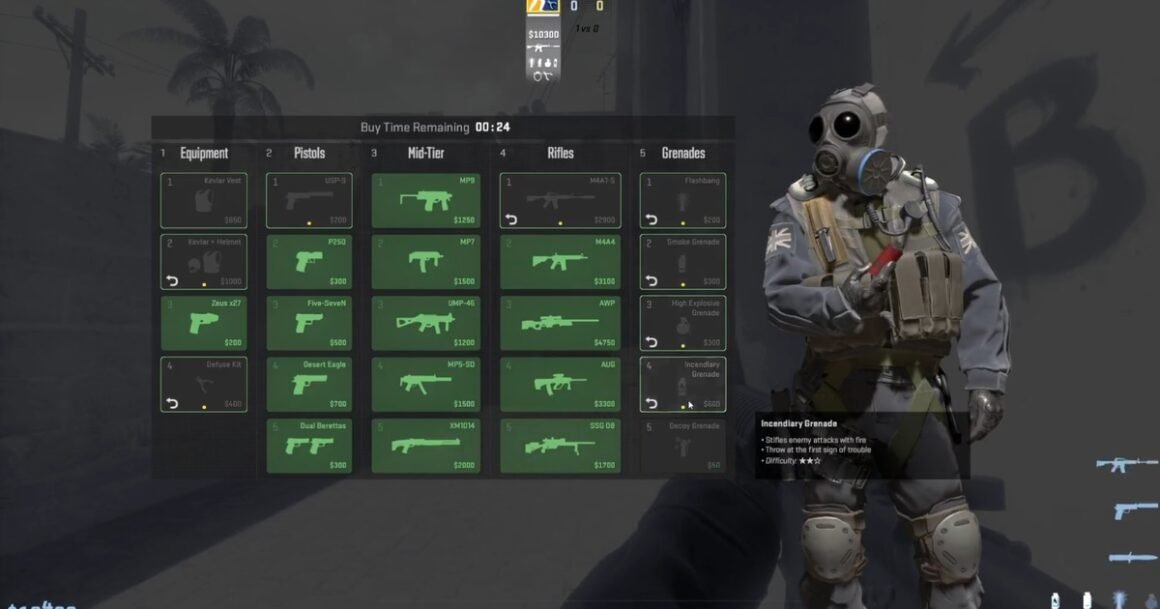
Task: Purchase the AWP sniper rifle
Action: click(559, 323)
